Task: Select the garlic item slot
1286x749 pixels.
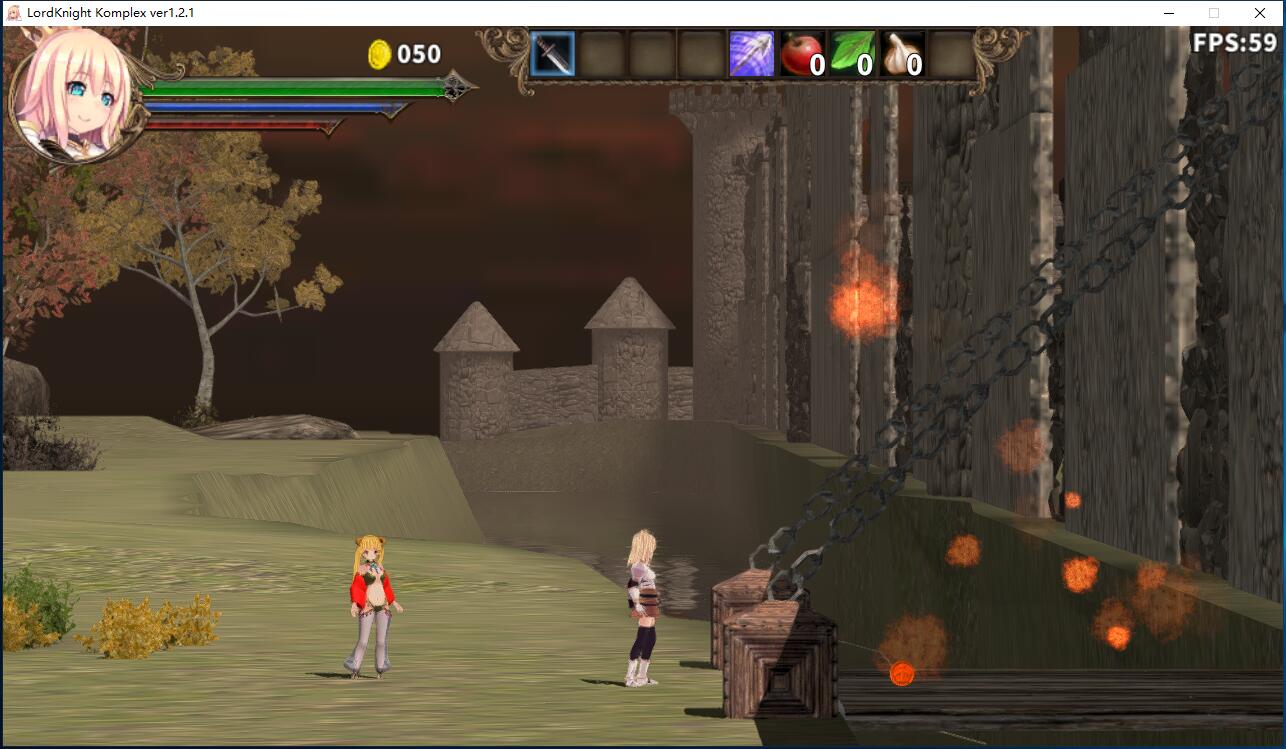Action: coord(902,54)
